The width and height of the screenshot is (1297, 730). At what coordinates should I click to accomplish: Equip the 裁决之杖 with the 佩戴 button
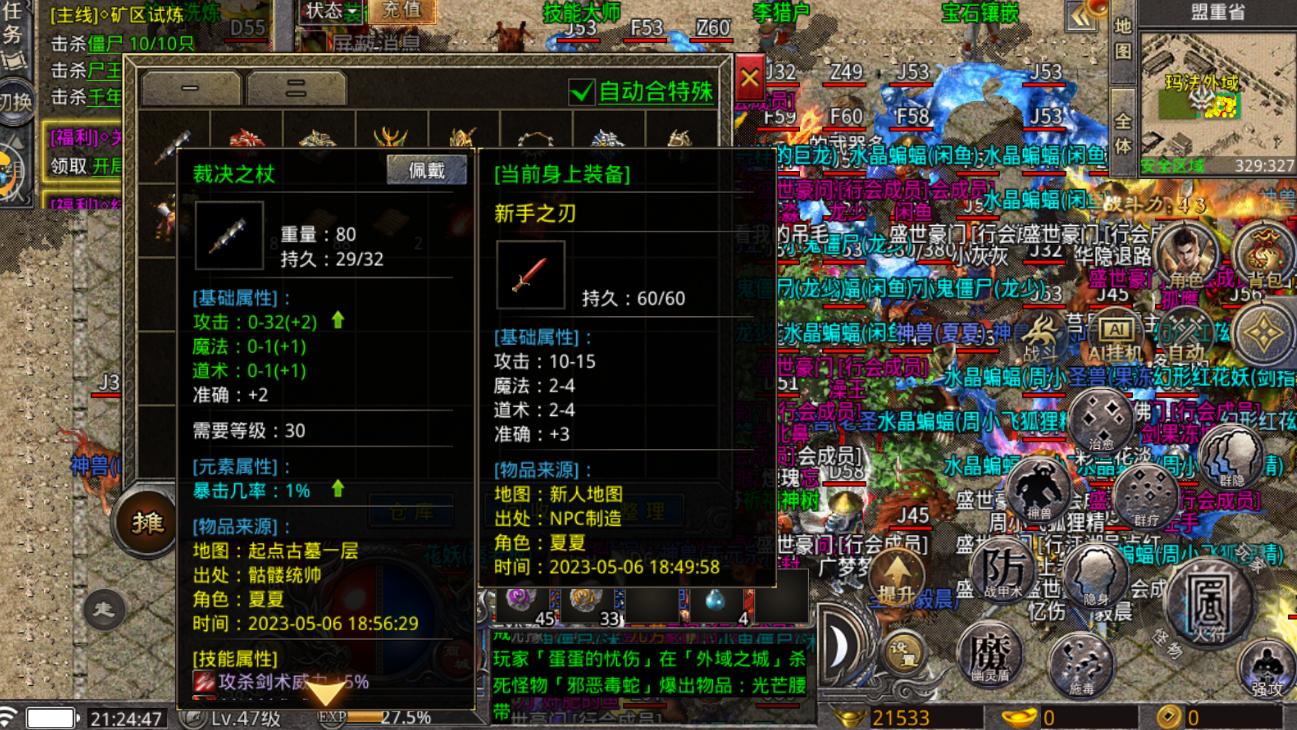coord(427,170)
